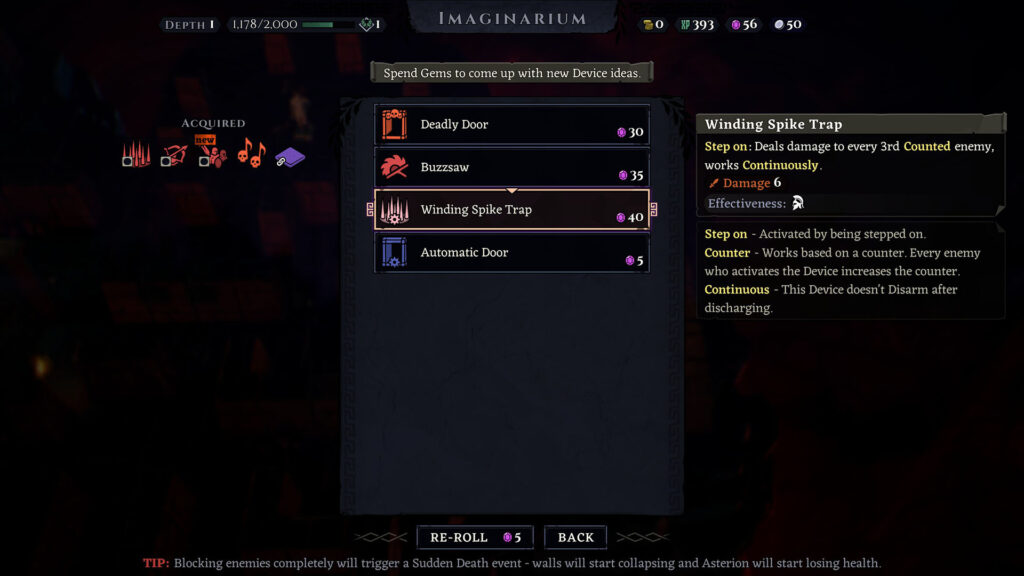Go back from the Imaginarium
The height and width of the screenshot is (576, 1024).
pos(575,538)
